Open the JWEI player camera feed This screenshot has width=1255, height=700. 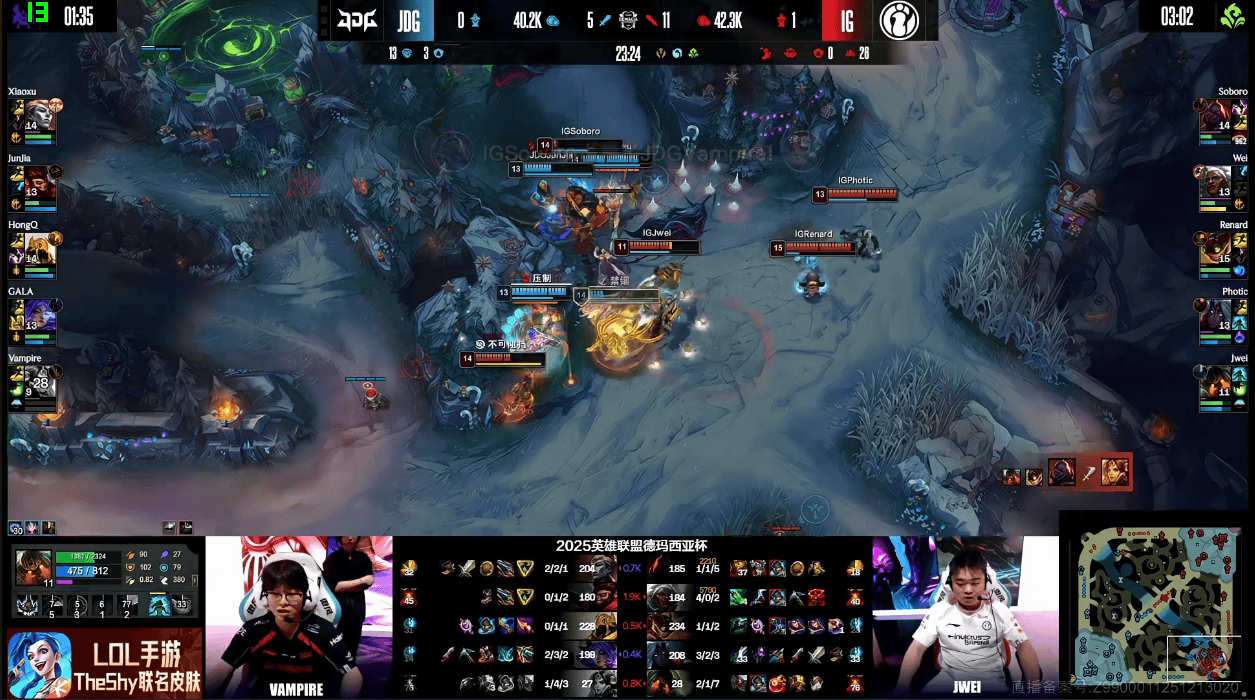(x=965, y=617)
